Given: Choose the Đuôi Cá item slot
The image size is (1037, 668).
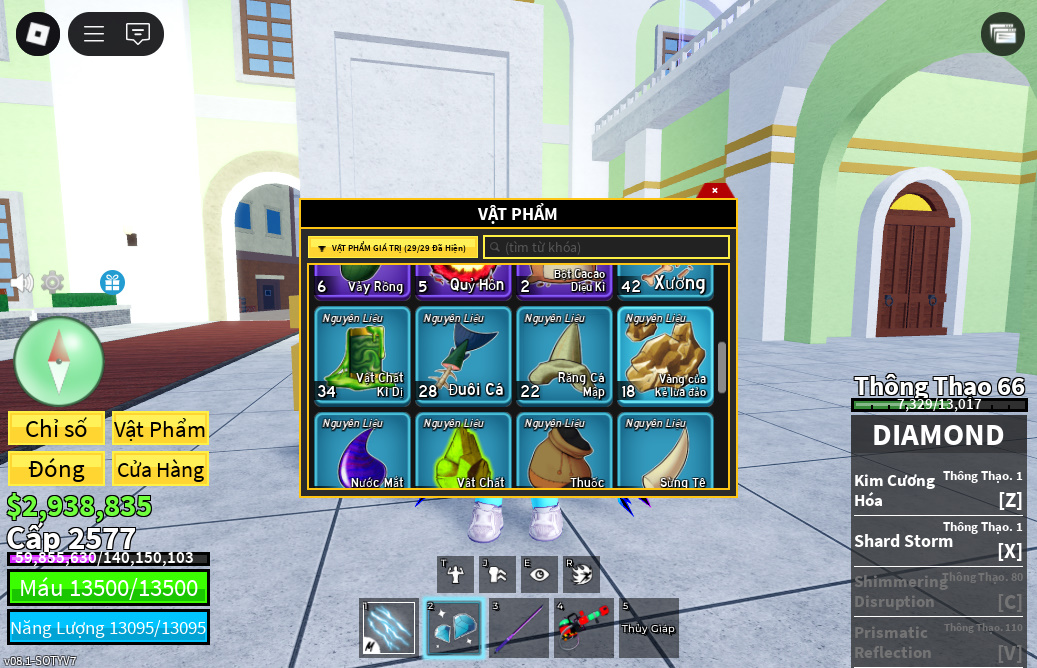Looking at the screenshot, I should pyautogui.click(x=463, y=354).
